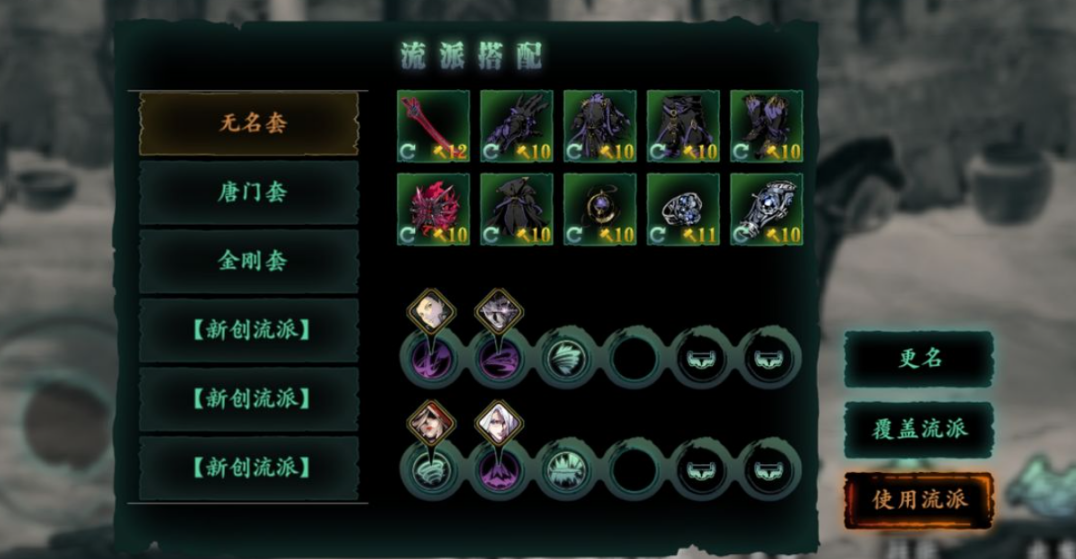The width and height of the screenshot is (1076, 559).
Task: Choose the silver bracer equipment slot
Action: click(x=766, y=210)
